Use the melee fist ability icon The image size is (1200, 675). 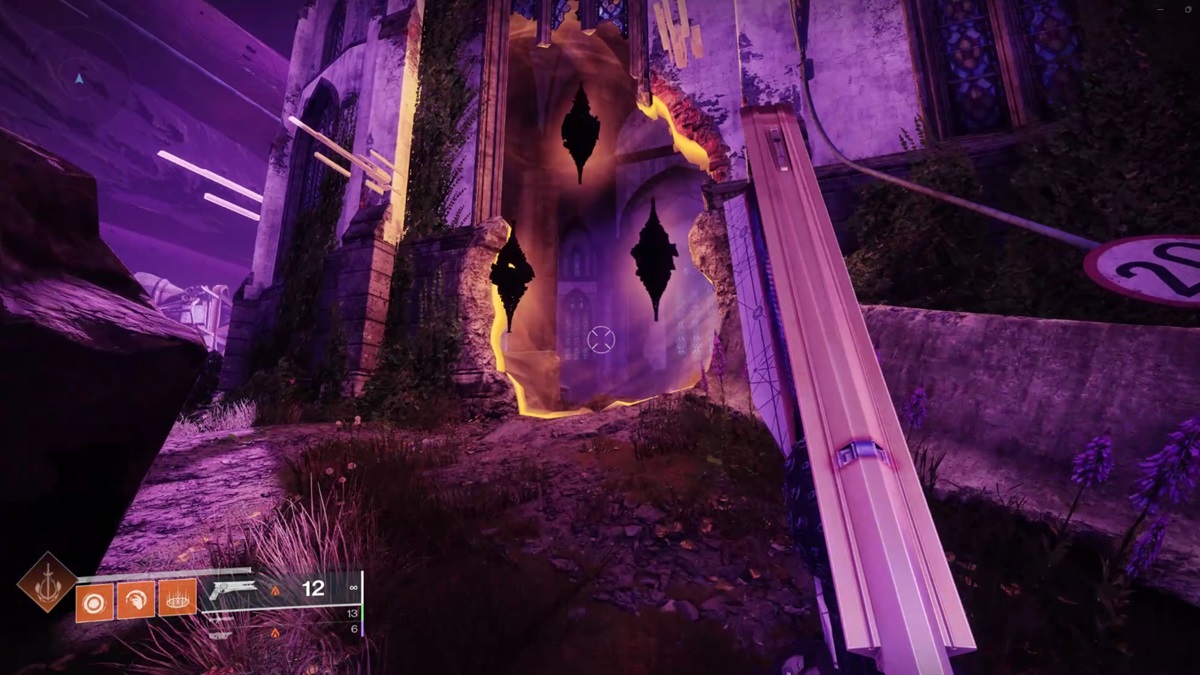[x=135, y=598]
